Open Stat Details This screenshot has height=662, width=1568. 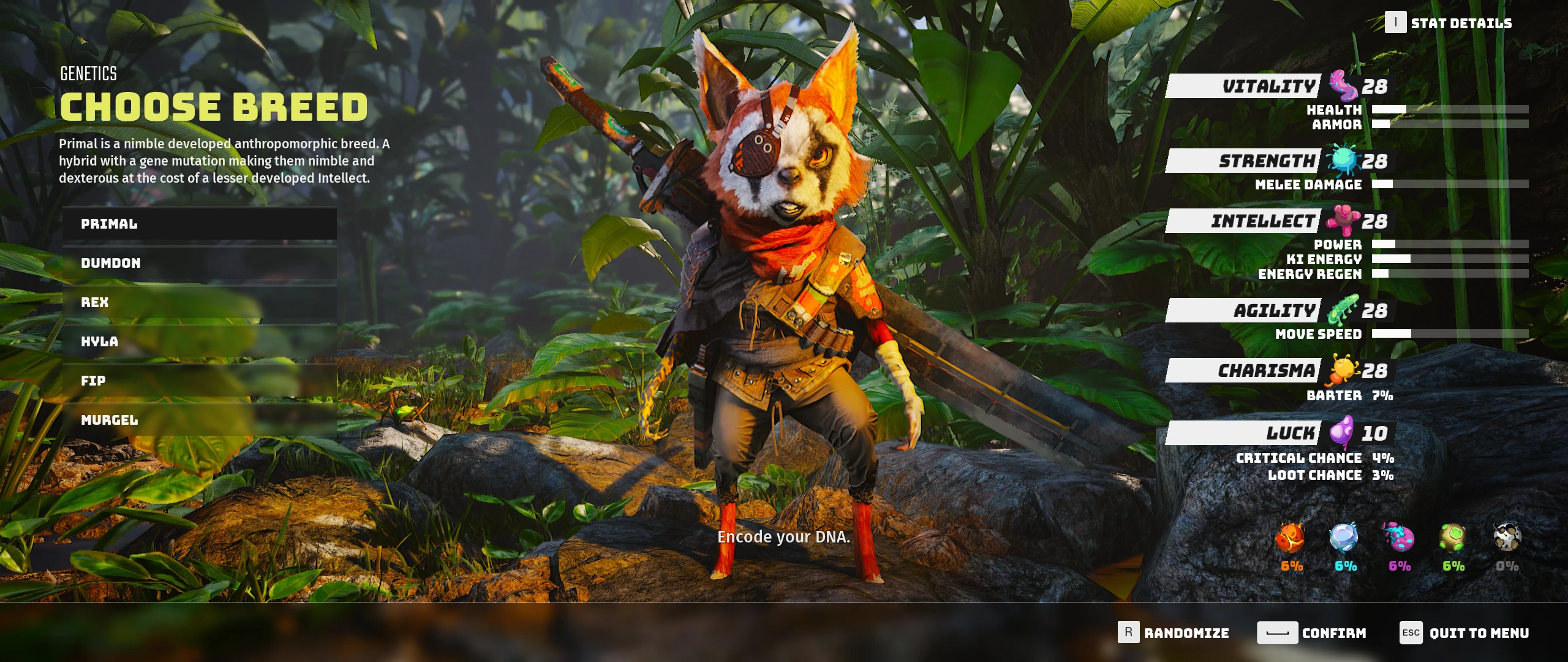coord(1449,23)
